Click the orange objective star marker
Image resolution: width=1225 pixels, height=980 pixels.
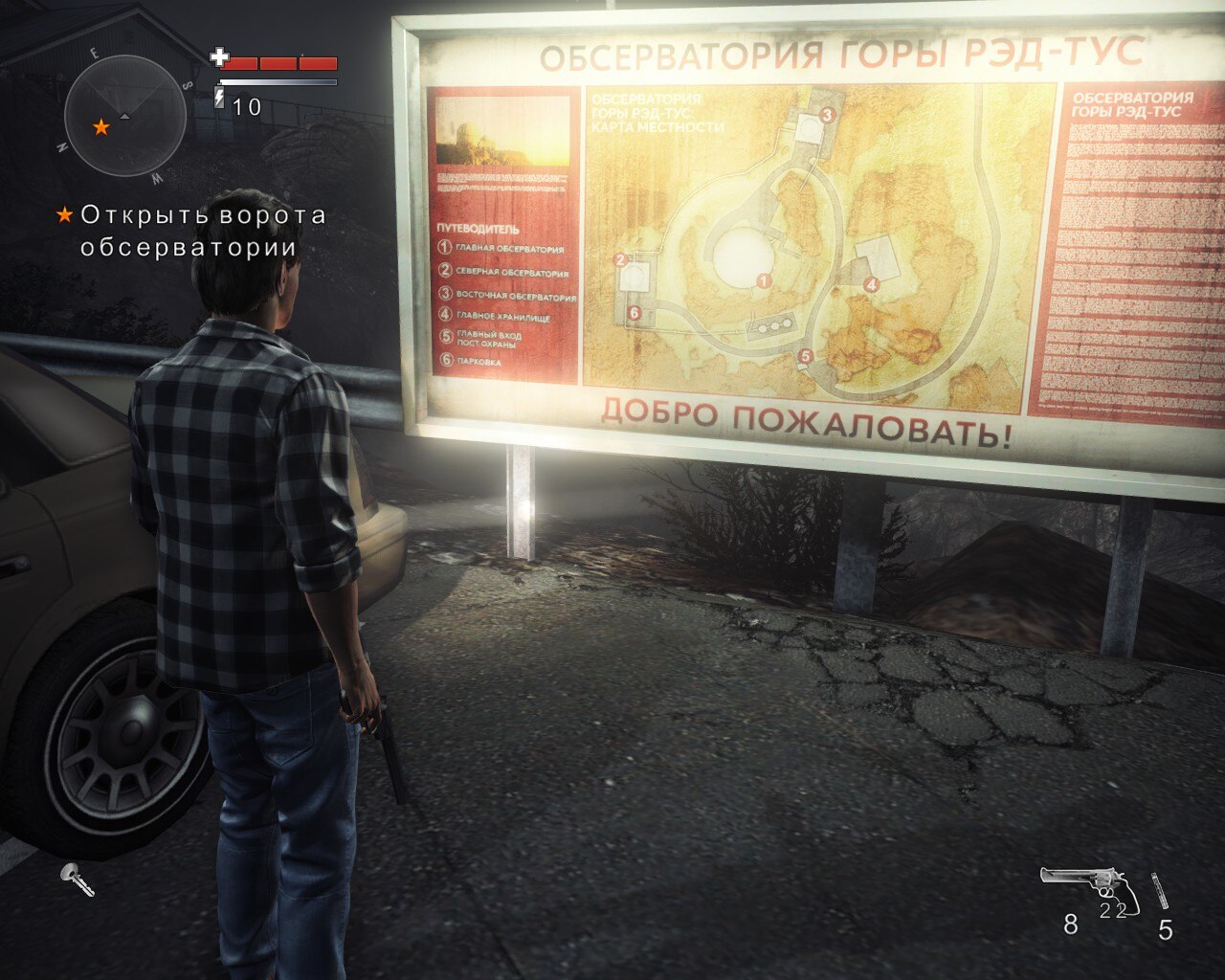click(x=66, y=214)
